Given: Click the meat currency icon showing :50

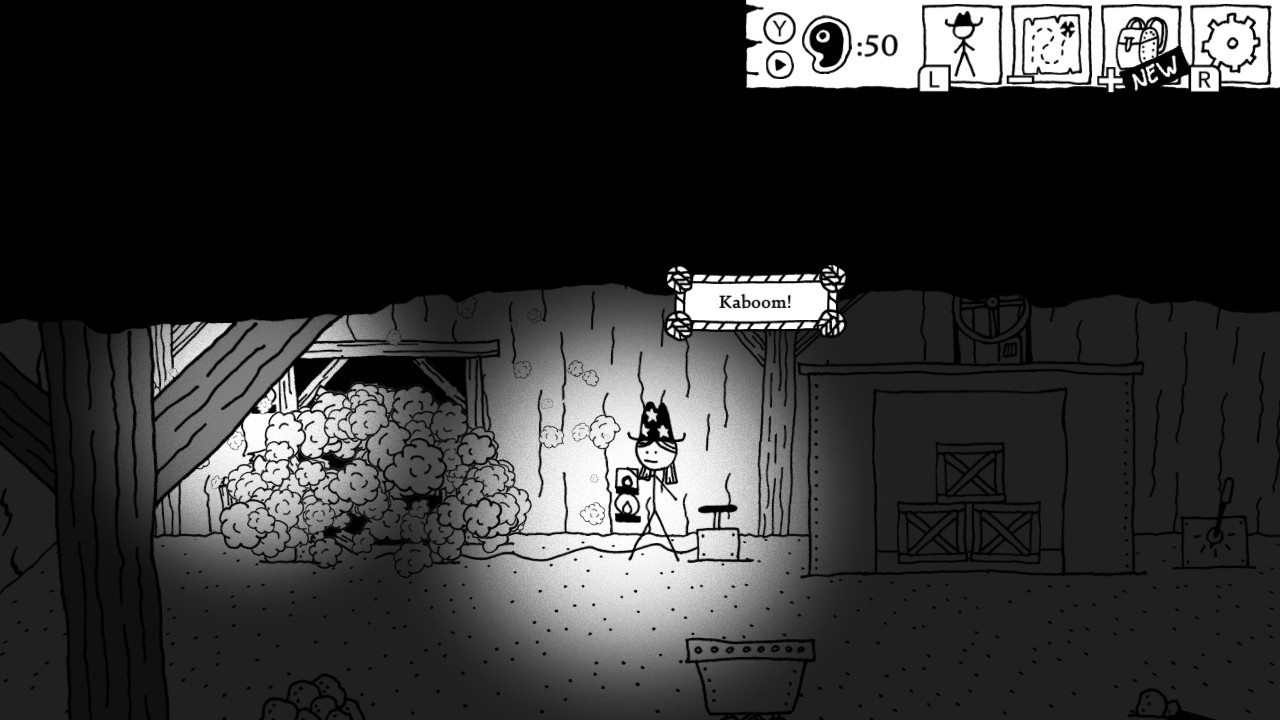Looking at the screenshot, I should (x=826, y=42).
